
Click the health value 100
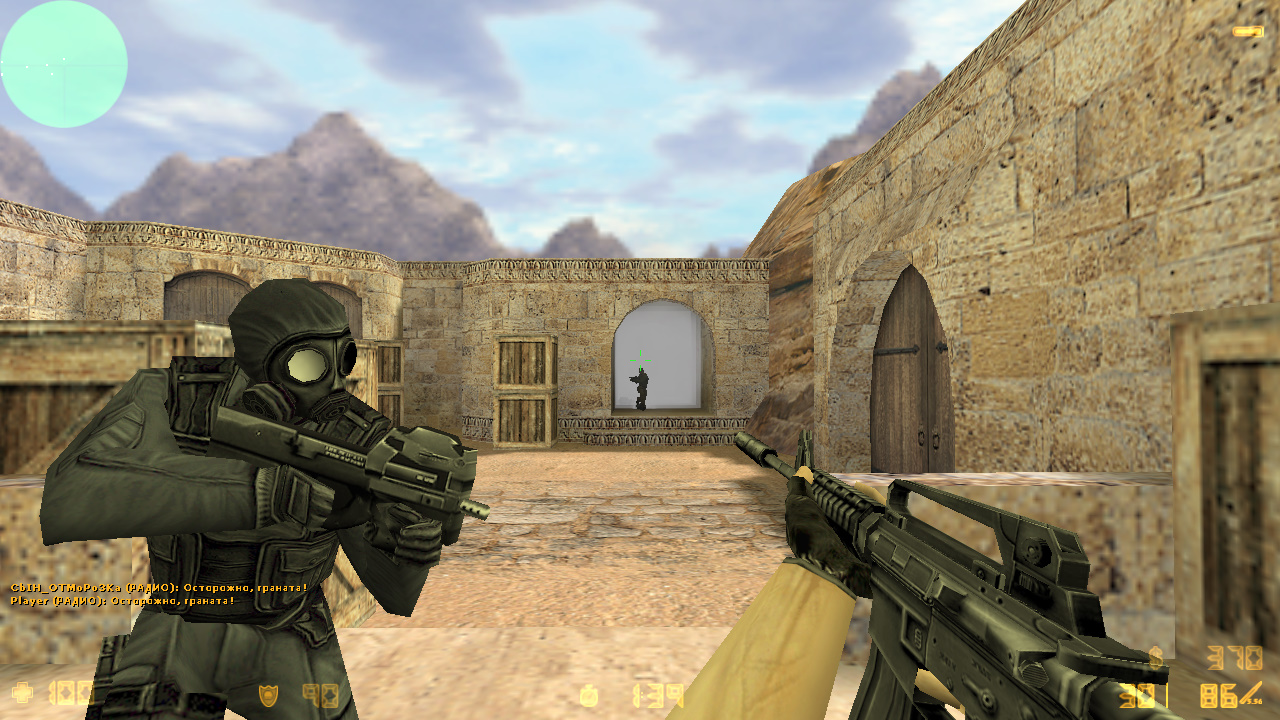70,691
